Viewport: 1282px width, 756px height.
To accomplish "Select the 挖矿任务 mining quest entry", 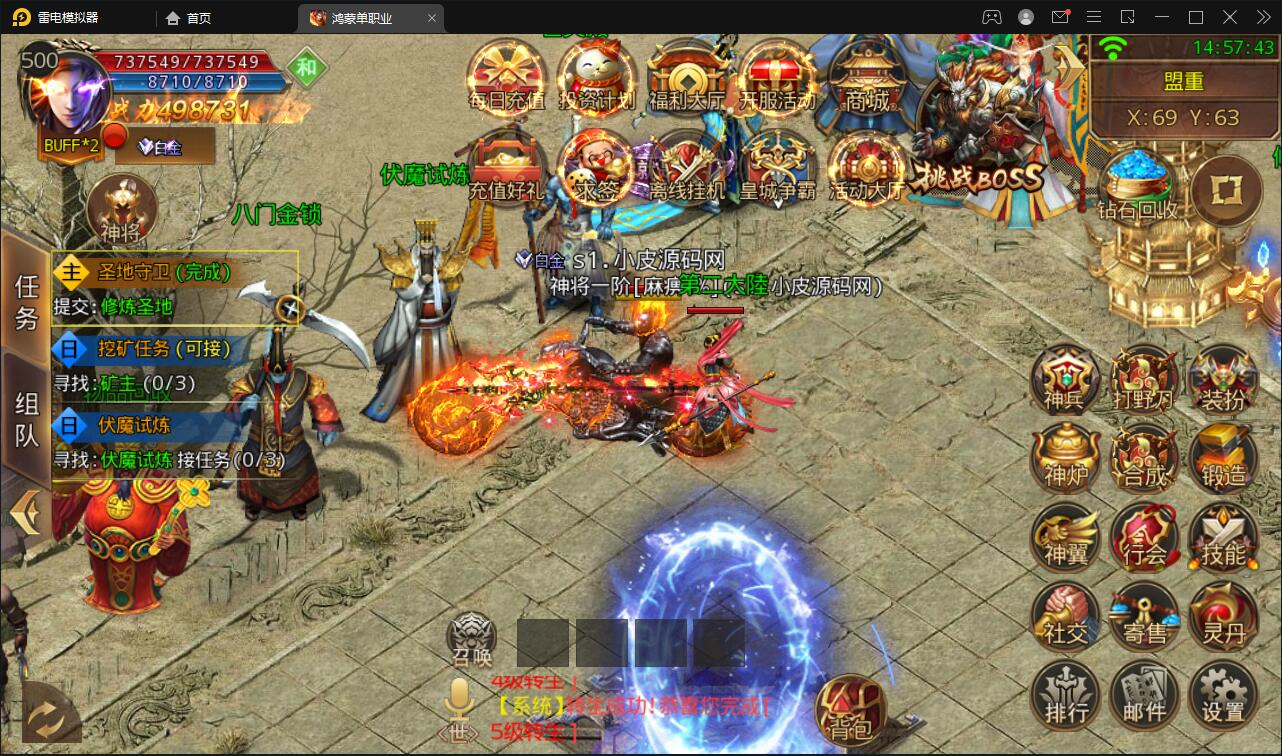I will click(164, 348).
